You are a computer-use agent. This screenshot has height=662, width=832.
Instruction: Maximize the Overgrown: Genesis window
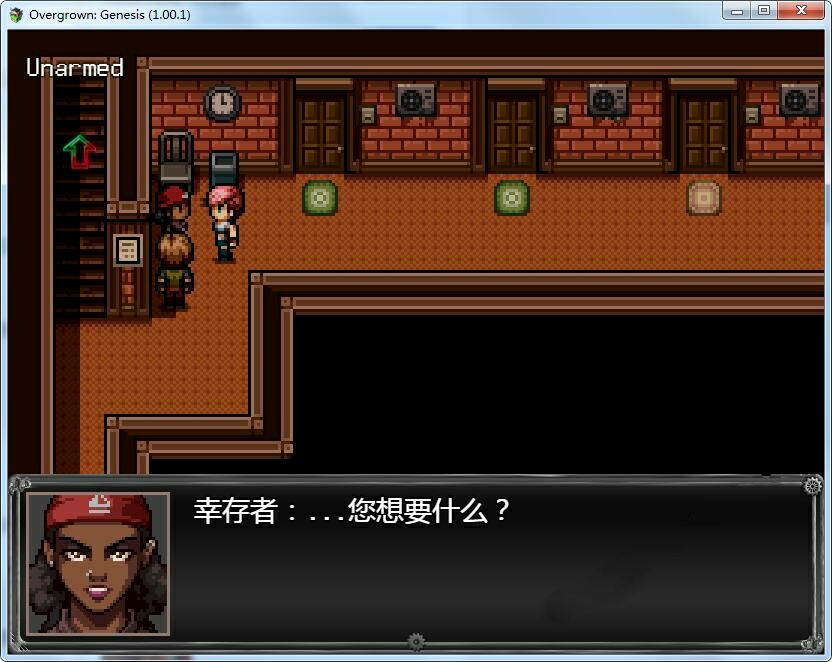(x=764, y=11)
